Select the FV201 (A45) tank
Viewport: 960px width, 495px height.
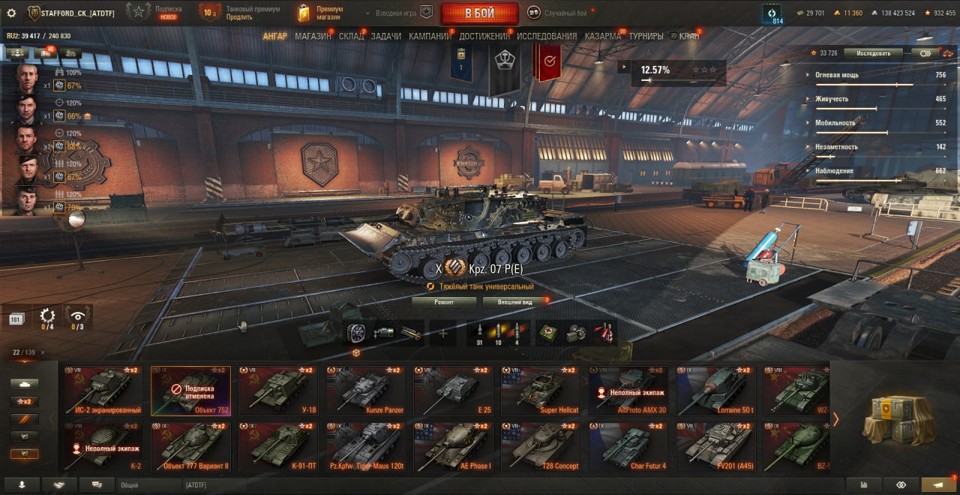coord(716,446)
